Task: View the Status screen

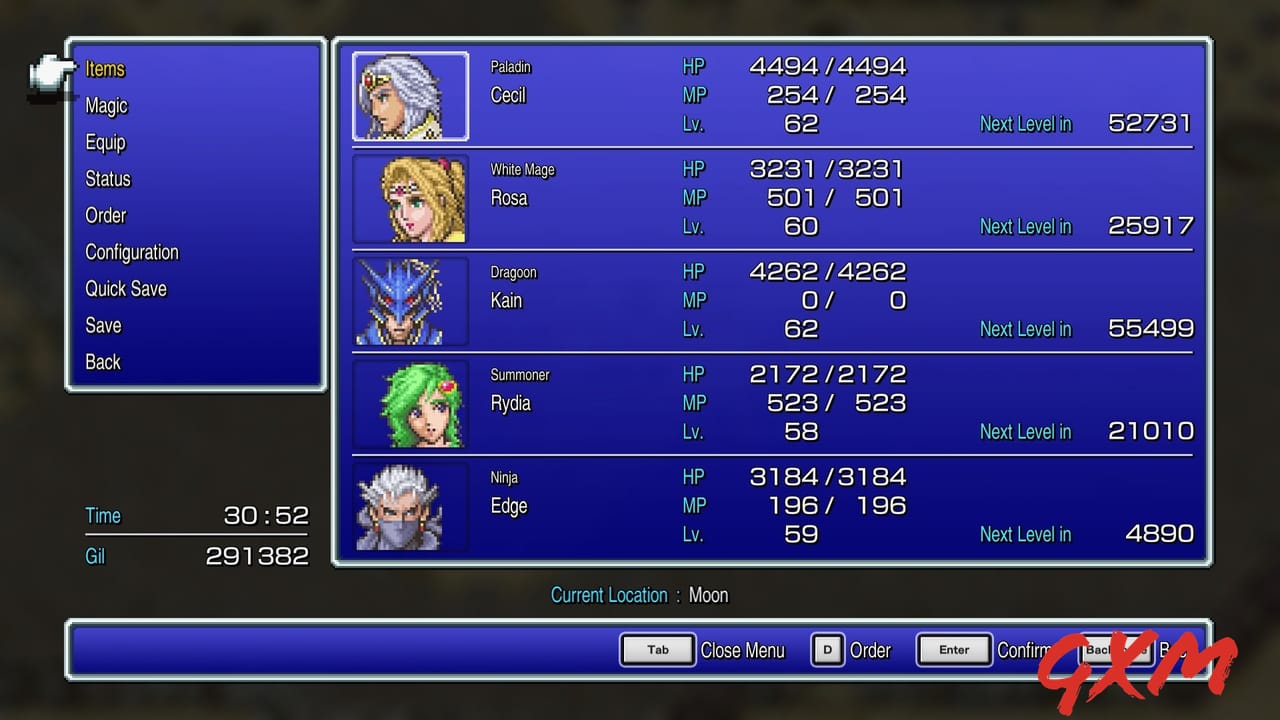Action: 107,179
